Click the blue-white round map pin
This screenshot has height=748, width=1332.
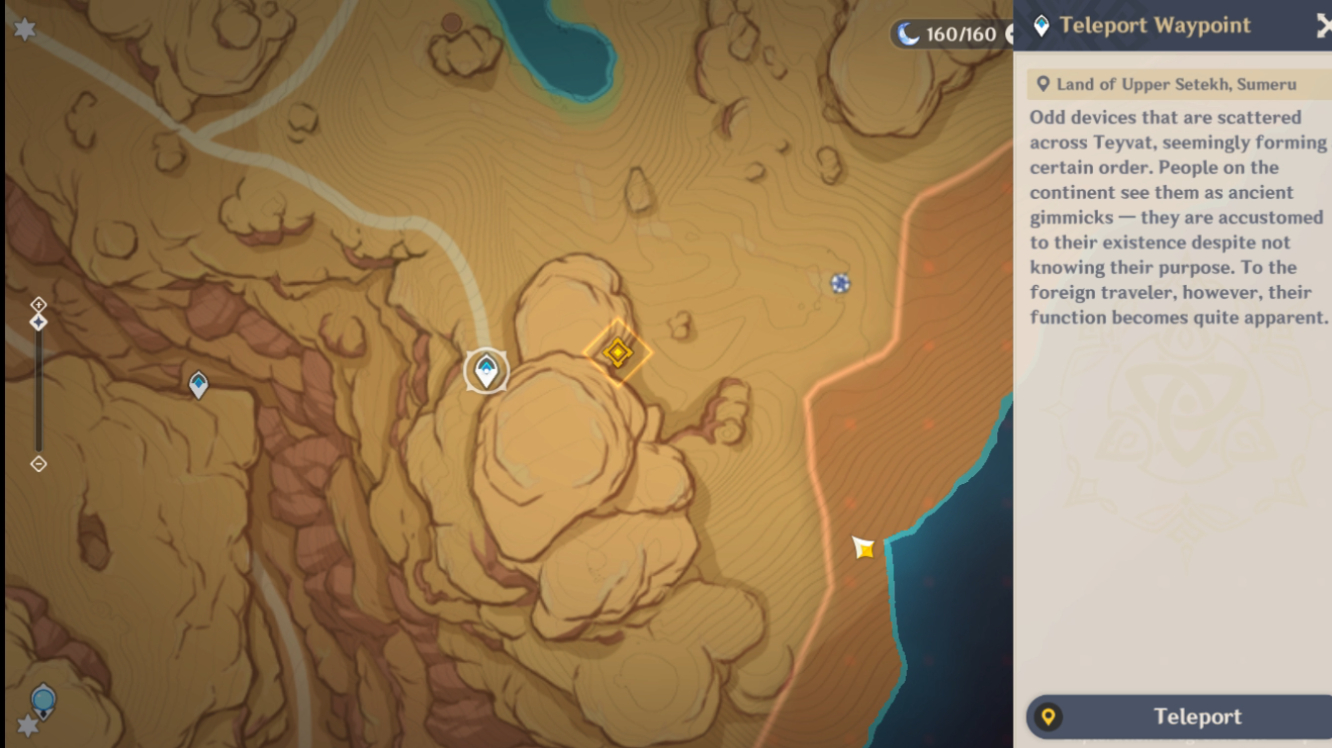click(840, 284)
